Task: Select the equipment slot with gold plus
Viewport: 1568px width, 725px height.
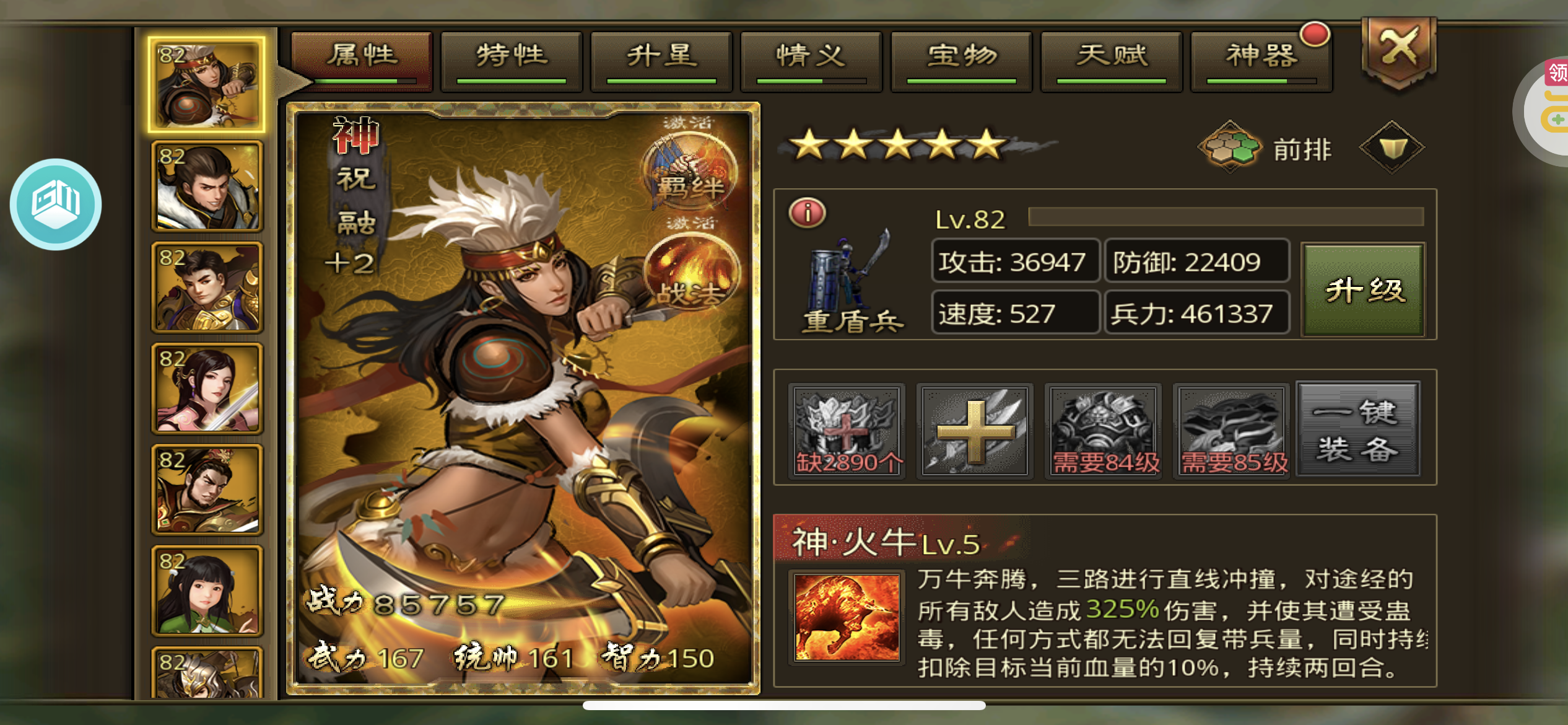Action: (975, 431)
